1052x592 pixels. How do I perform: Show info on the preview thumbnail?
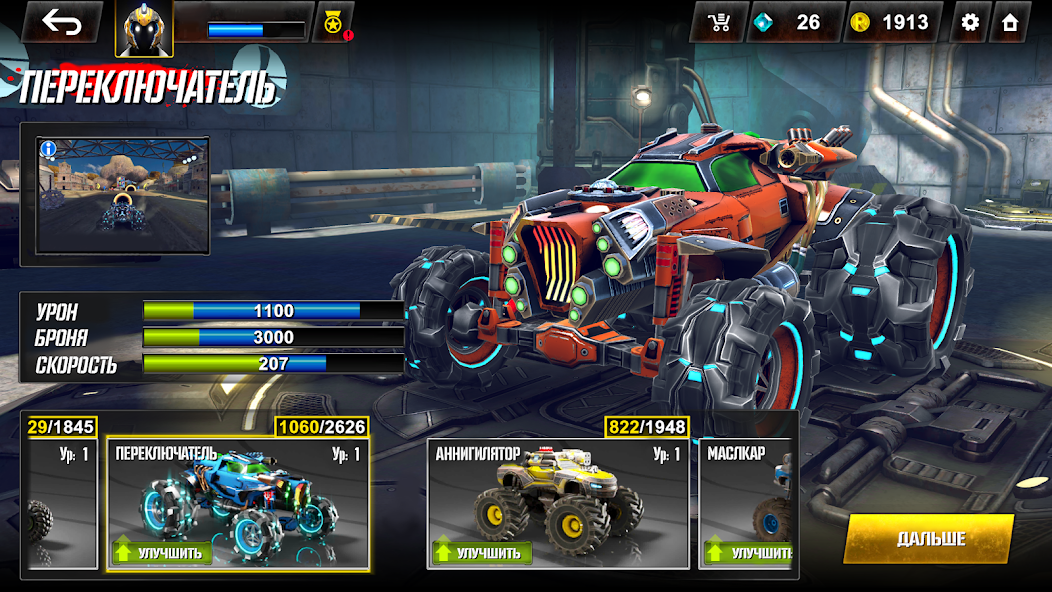coord(48,149)
